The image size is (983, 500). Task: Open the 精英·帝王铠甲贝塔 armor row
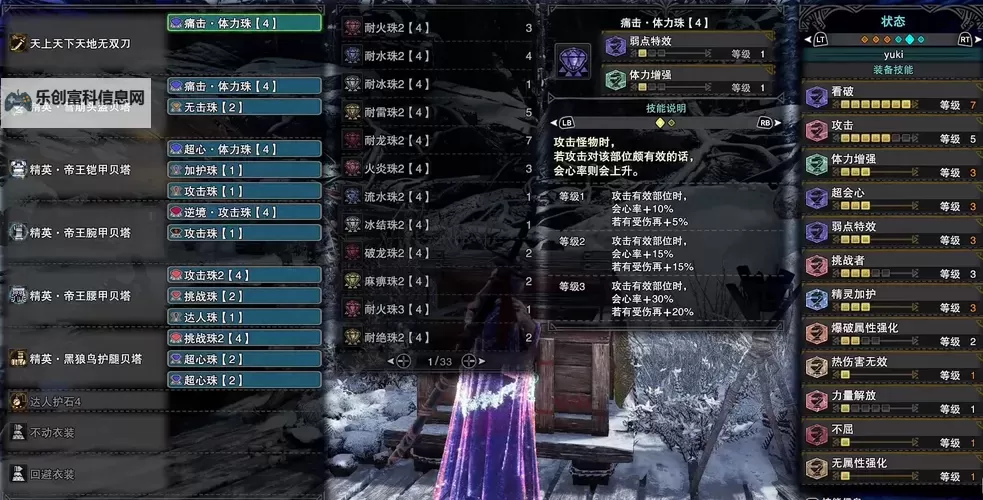(x=80, y=170)
